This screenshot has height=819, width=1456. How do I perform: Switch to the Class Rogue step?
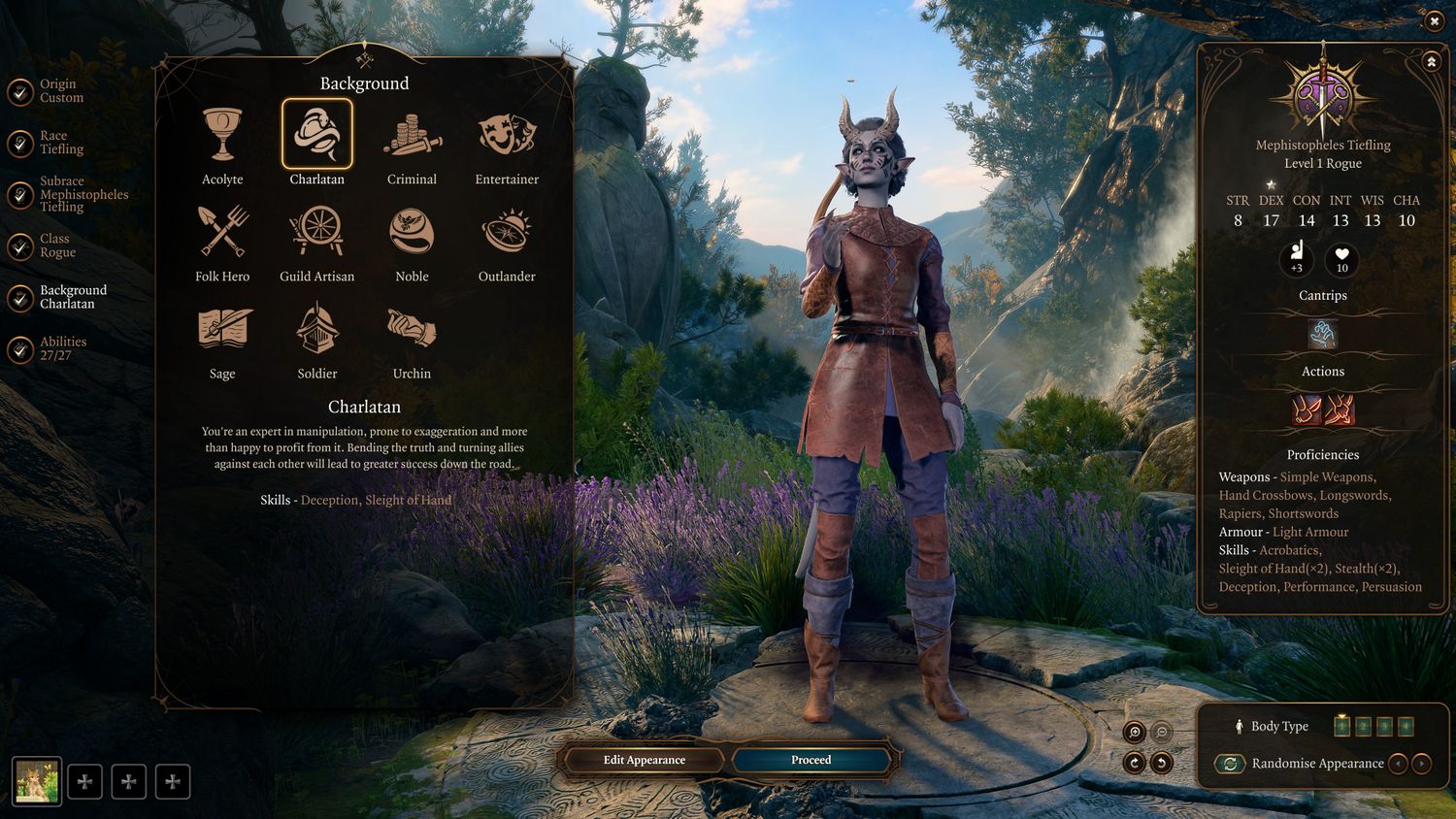click(x=56, y=246)
